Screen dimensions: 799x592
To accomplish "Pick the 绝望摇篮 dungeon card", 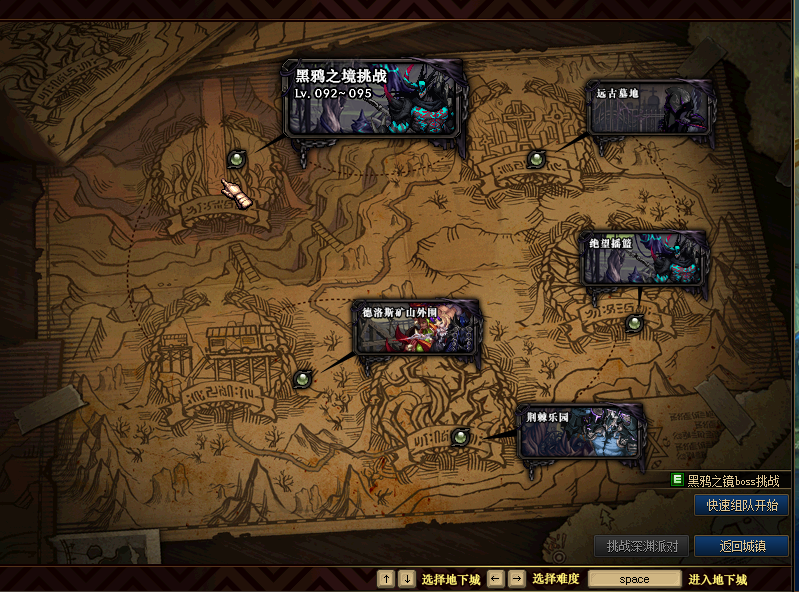I will tap(645, 258).
